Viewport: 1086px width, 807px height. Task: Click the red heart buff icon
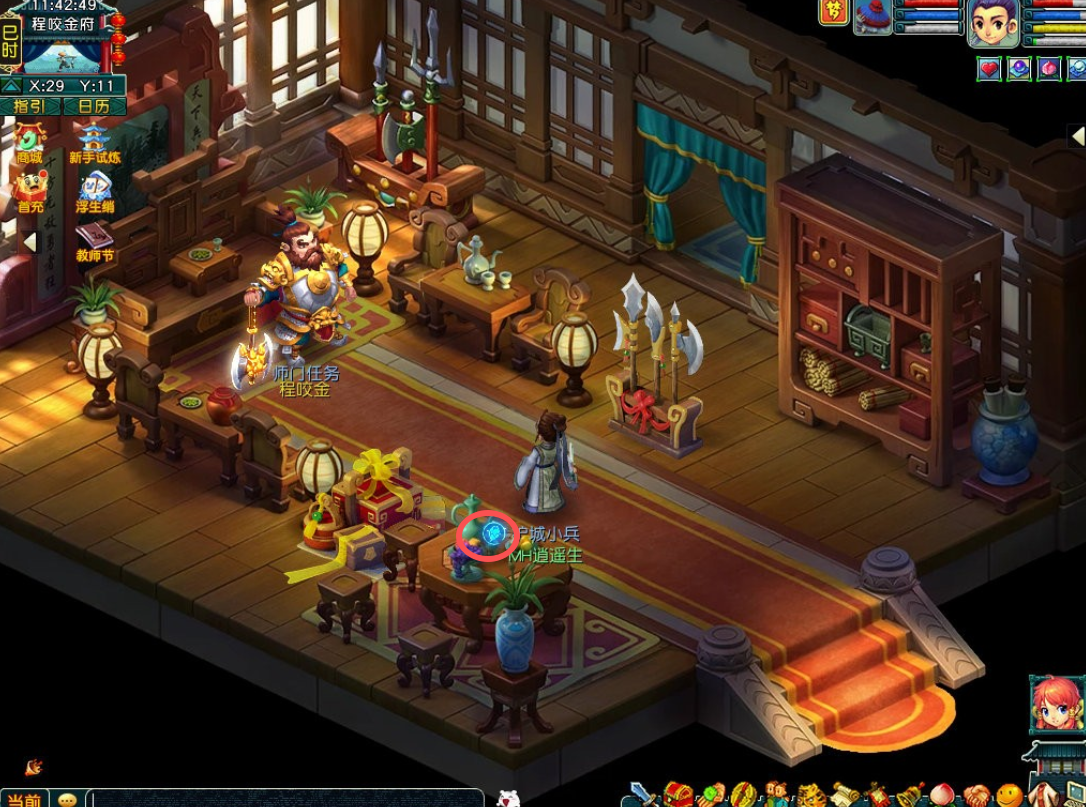click(x=989, y=68)
